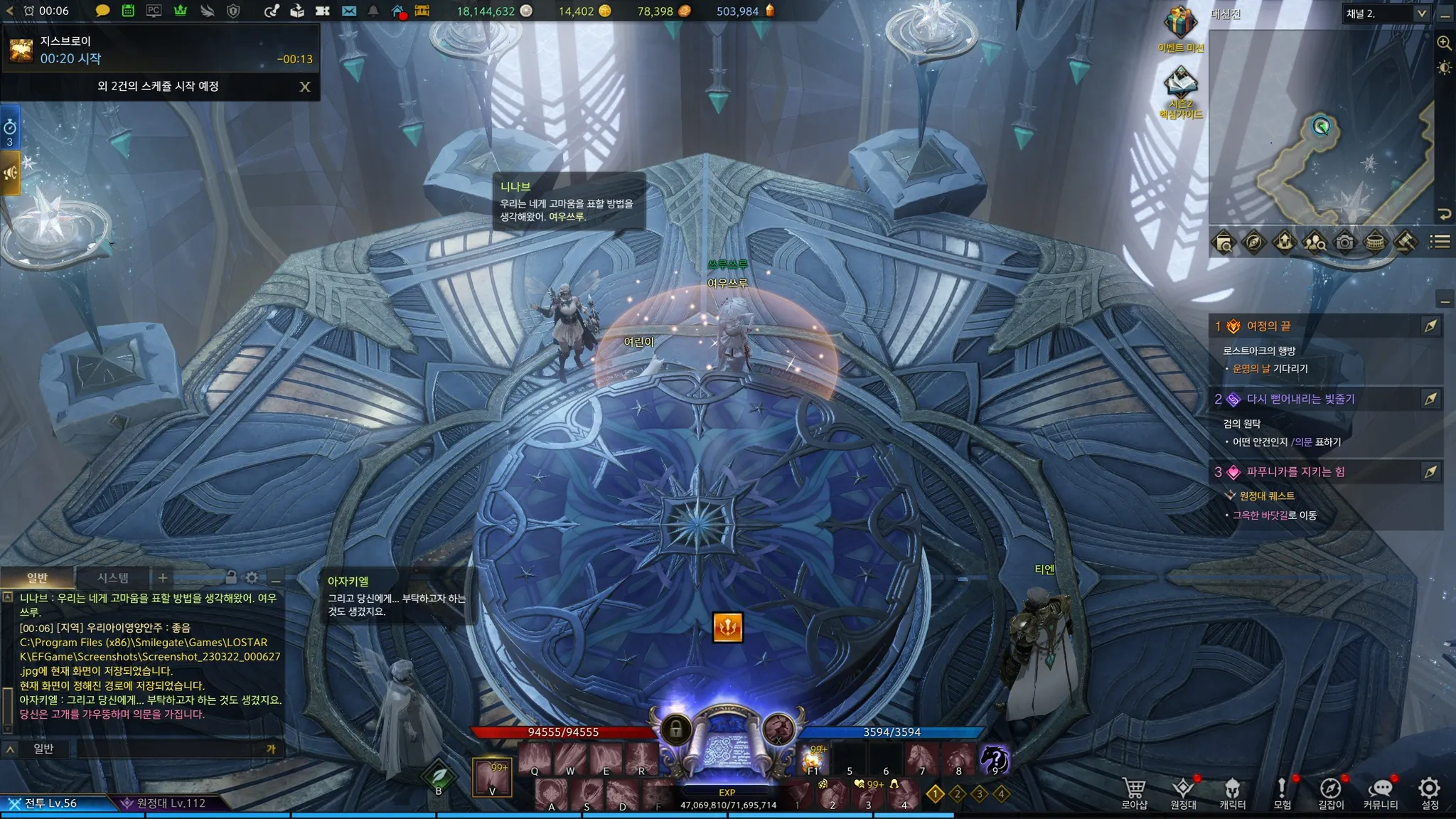Switch to the 시스템 chat tab
The image size is (1456, 819).
(x=113, y=578)
